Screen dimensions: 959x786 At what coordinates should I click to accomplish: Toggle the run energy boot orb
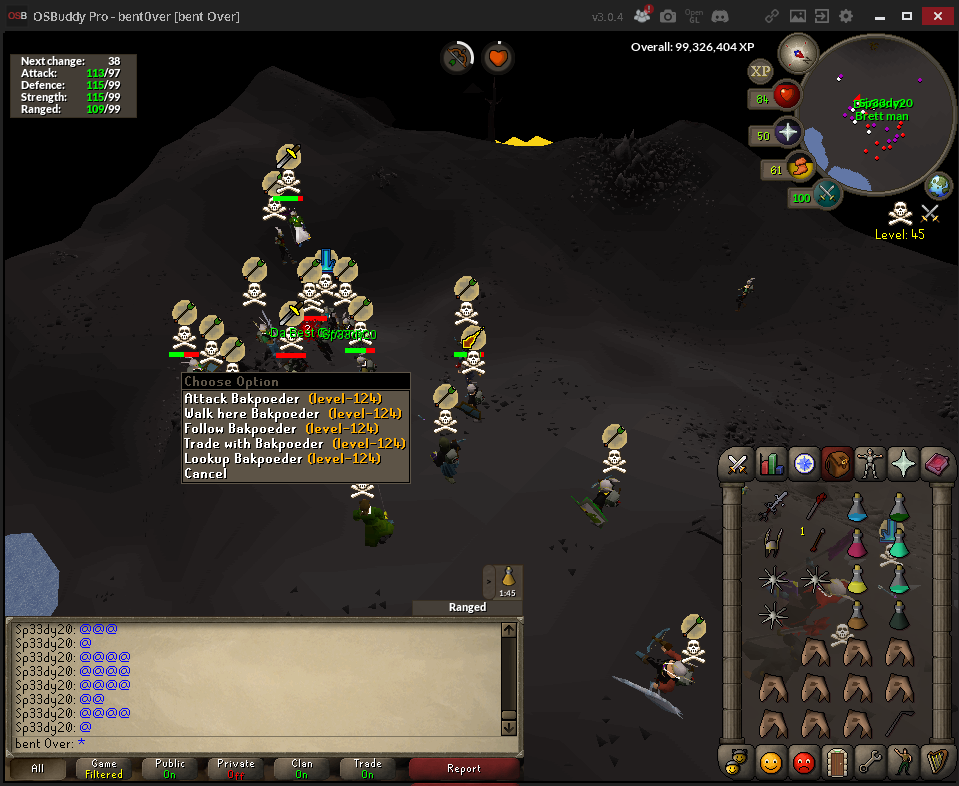point(800,168)
